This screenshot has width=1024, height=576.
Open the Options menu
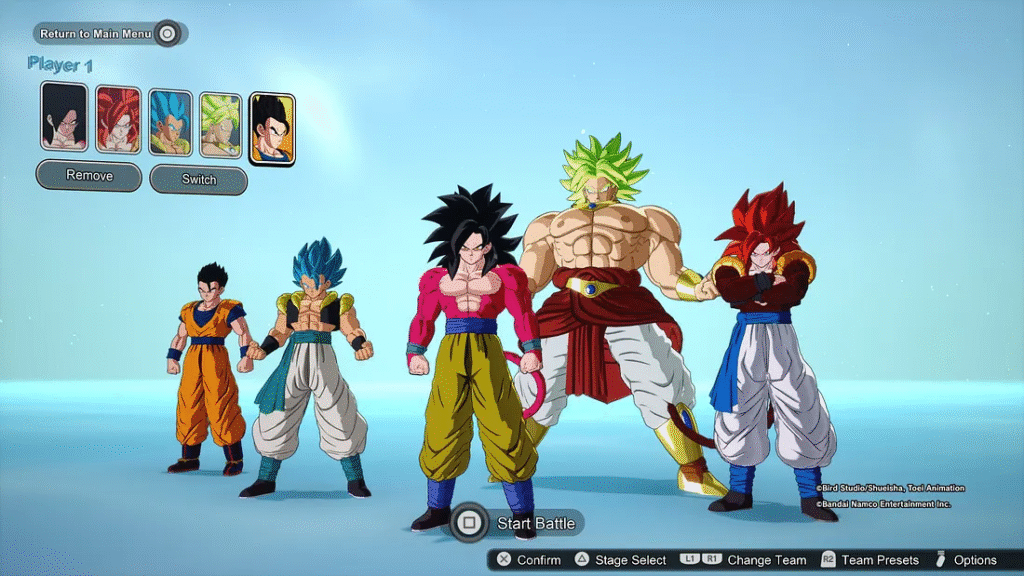[966, 560]
